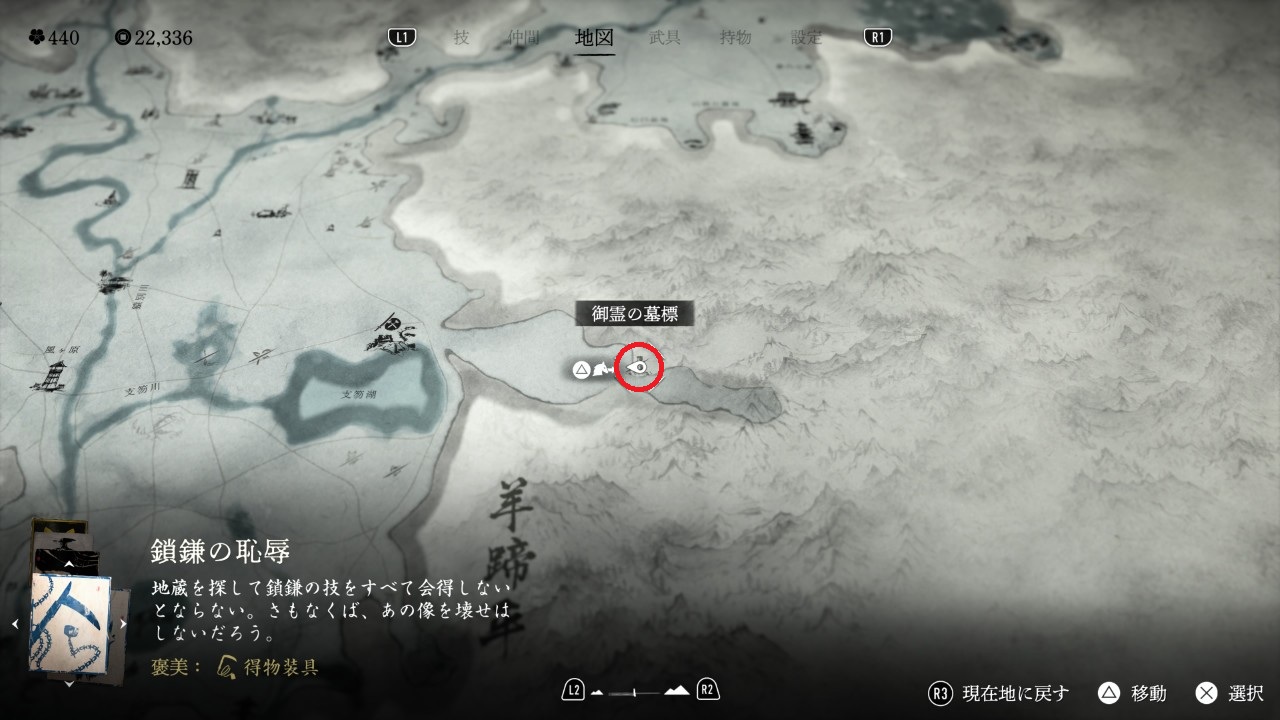Cycle quest cards with the right arrow

pyautogui.click(x=123, y=624)
